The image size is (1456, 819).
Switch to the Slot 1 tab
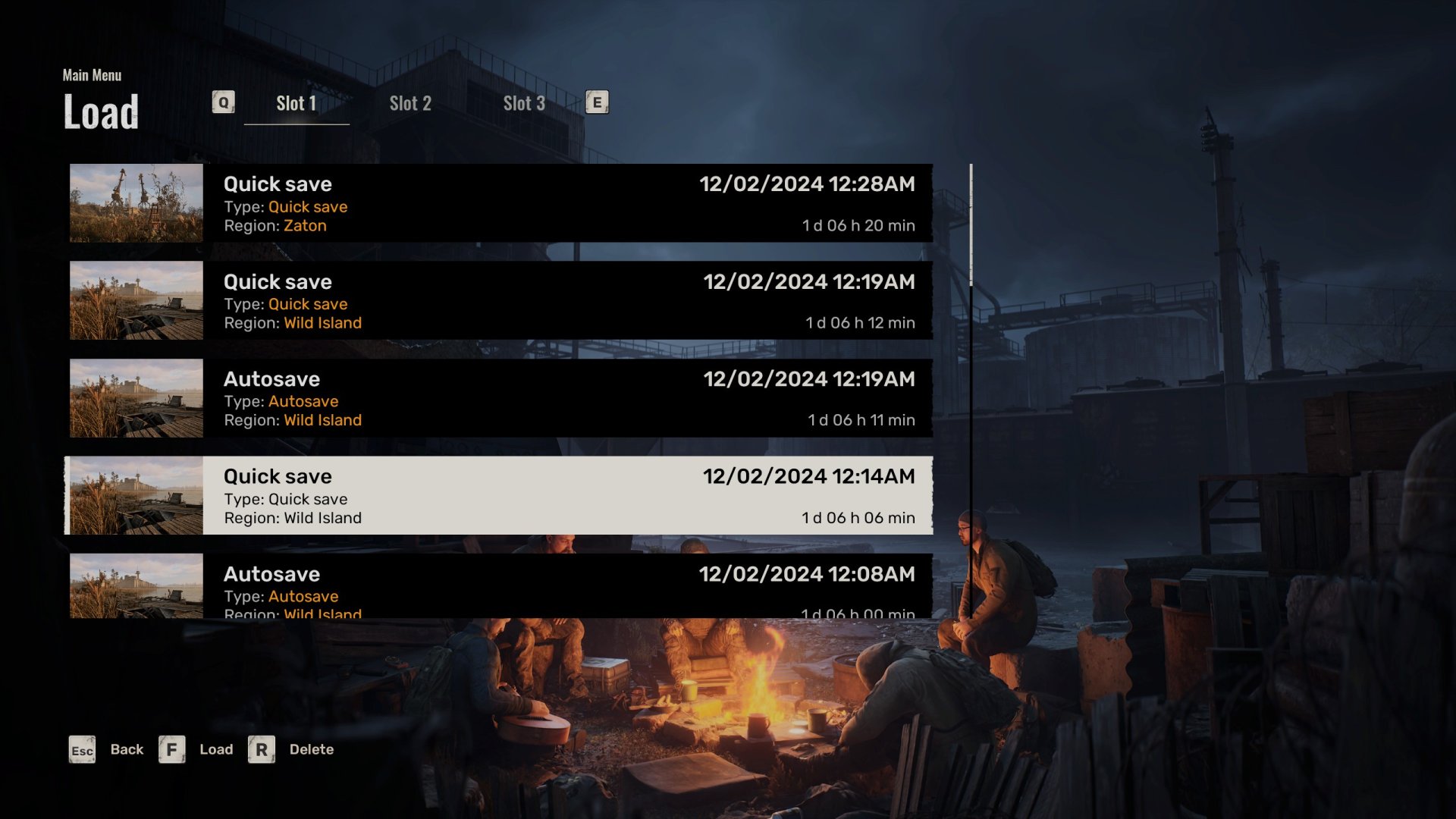[296, 104]
